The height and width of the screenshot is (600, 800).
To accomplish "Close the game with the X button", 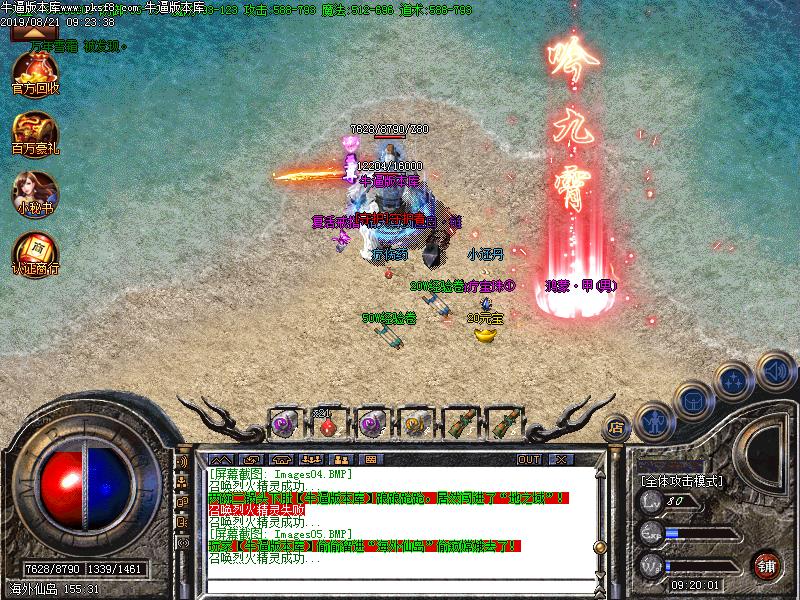I will 562,459.
